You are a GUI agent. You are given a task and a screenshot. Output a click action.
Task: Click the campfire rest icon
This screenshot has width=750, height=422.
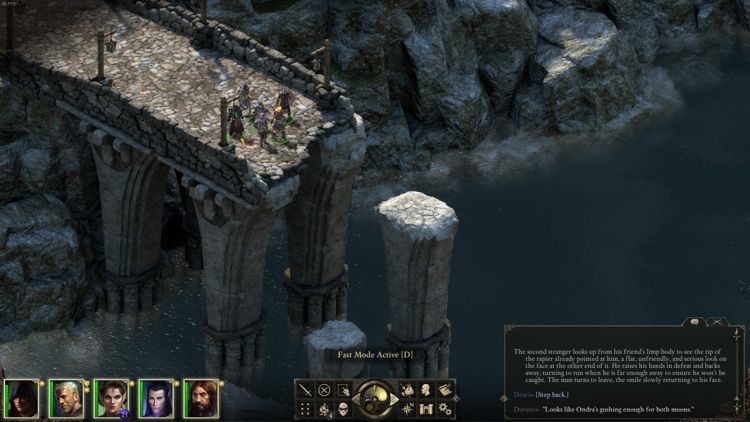coord(324,408)
